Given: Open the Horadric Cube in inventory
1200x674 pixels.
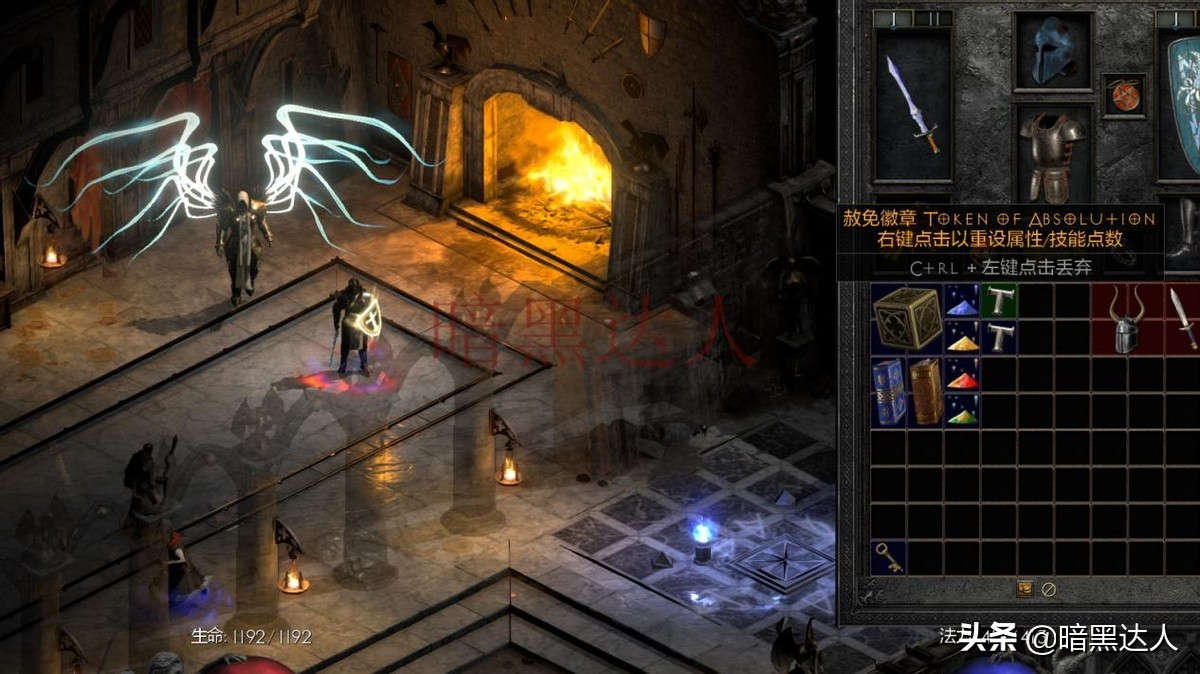Looking at the screenshot, I should 907,318.
